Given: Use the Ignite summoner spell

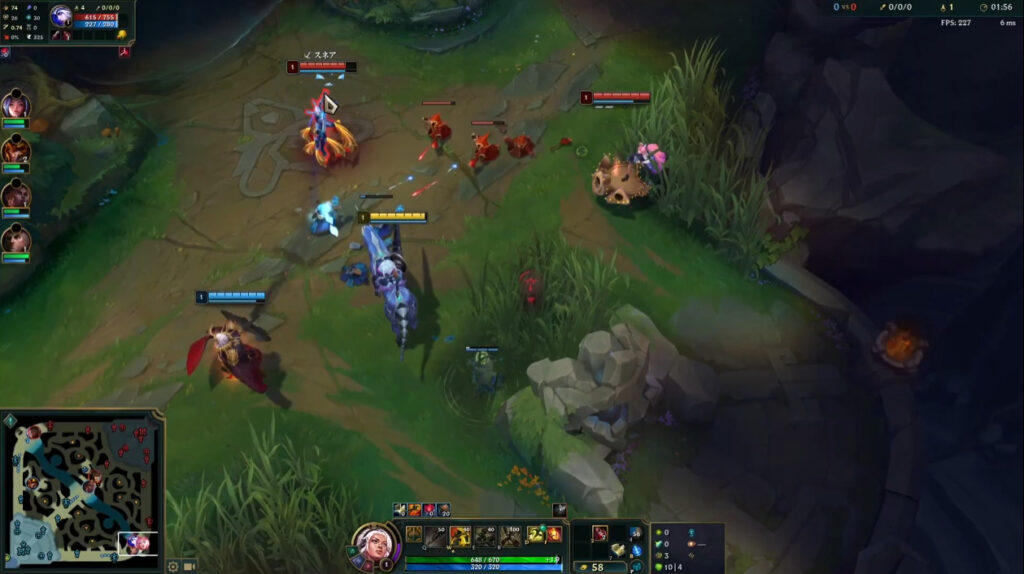Looking at the screenshot, I should click(553, 535).
